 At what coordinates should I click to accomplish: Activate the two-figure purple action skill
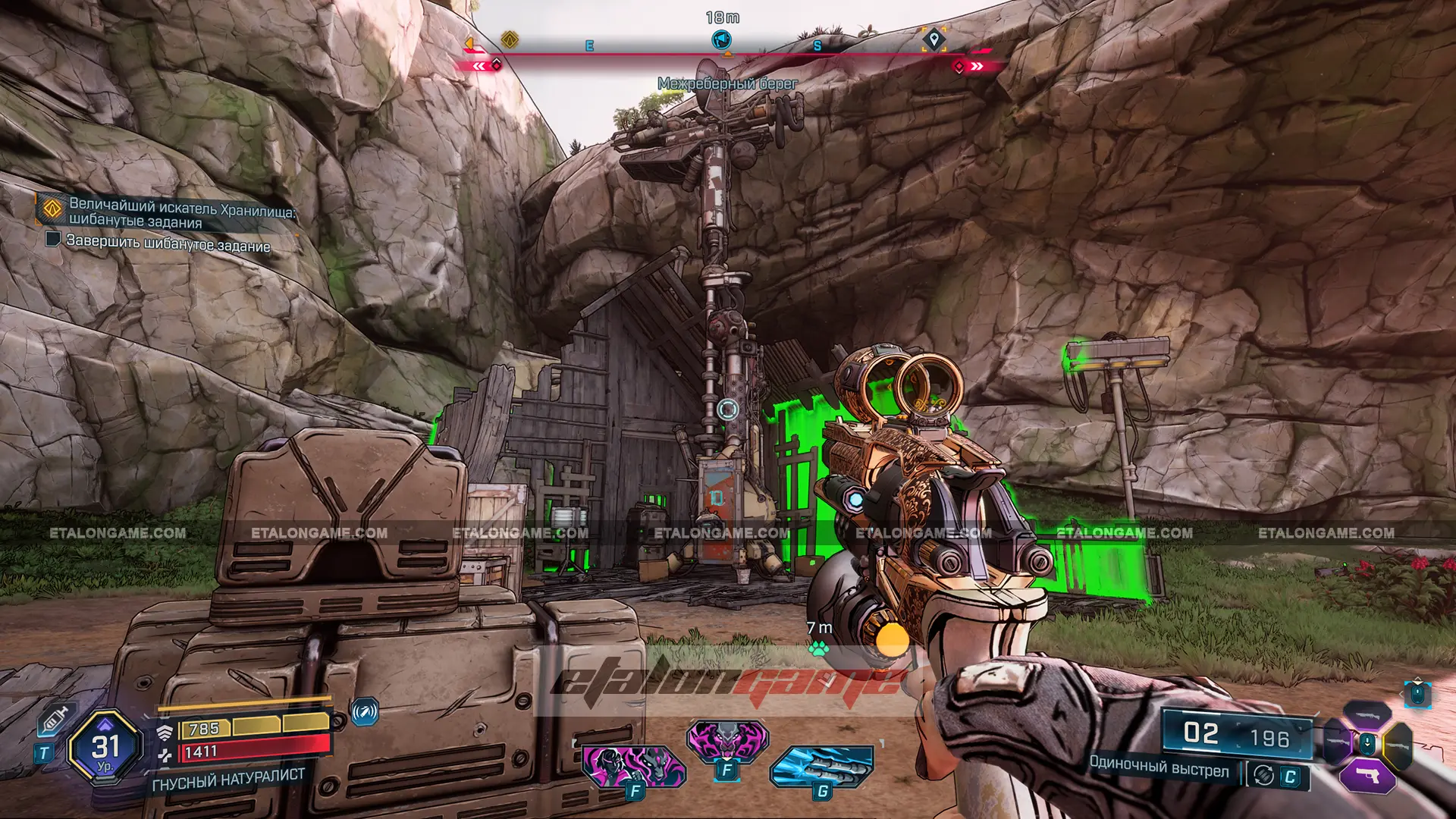point(634,766)
